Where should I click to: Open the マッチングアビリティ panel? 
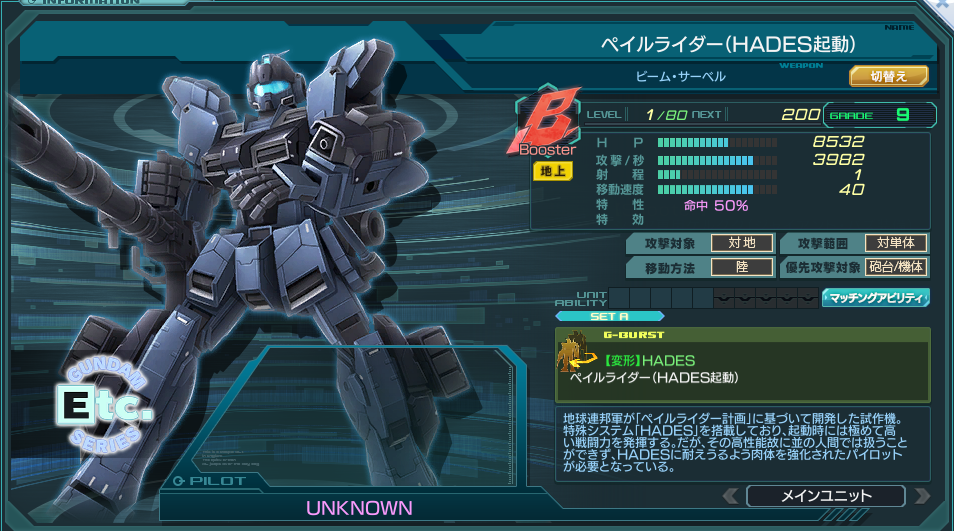(x=876, y=297)
